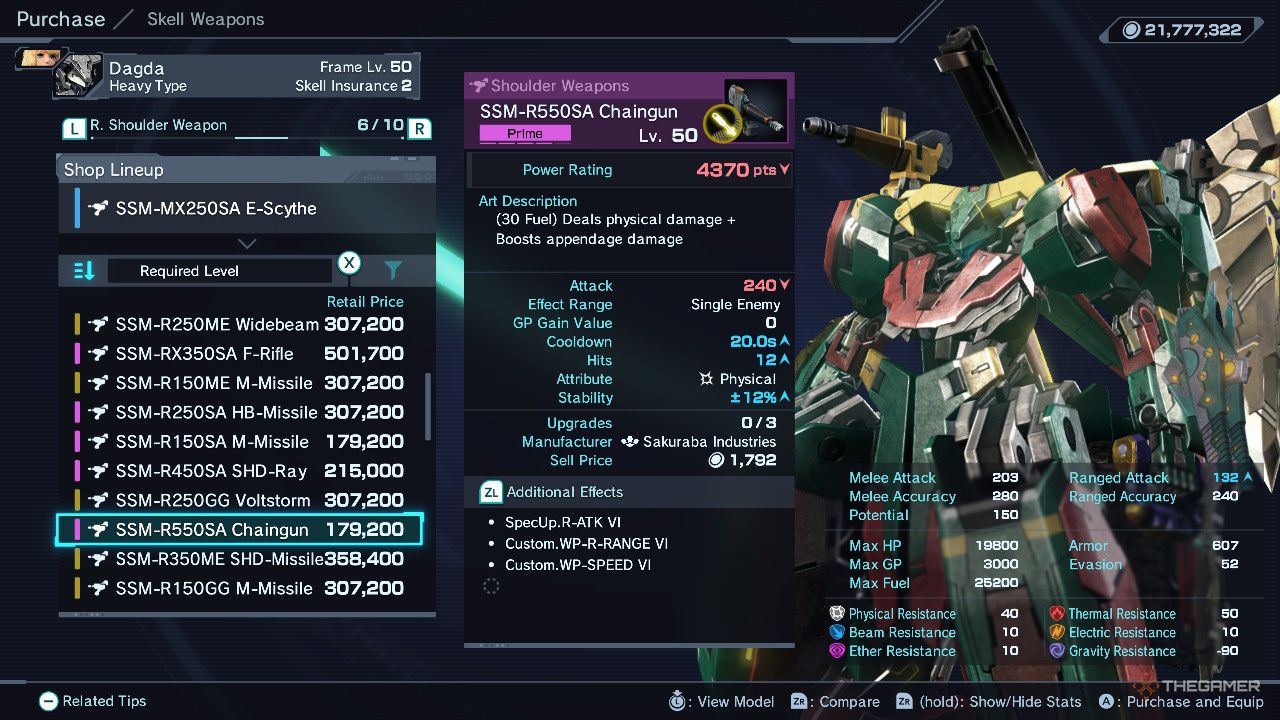Choose the SSM-R150GG M-Missile listing
1280x720 pixels.
coord(240,588)
